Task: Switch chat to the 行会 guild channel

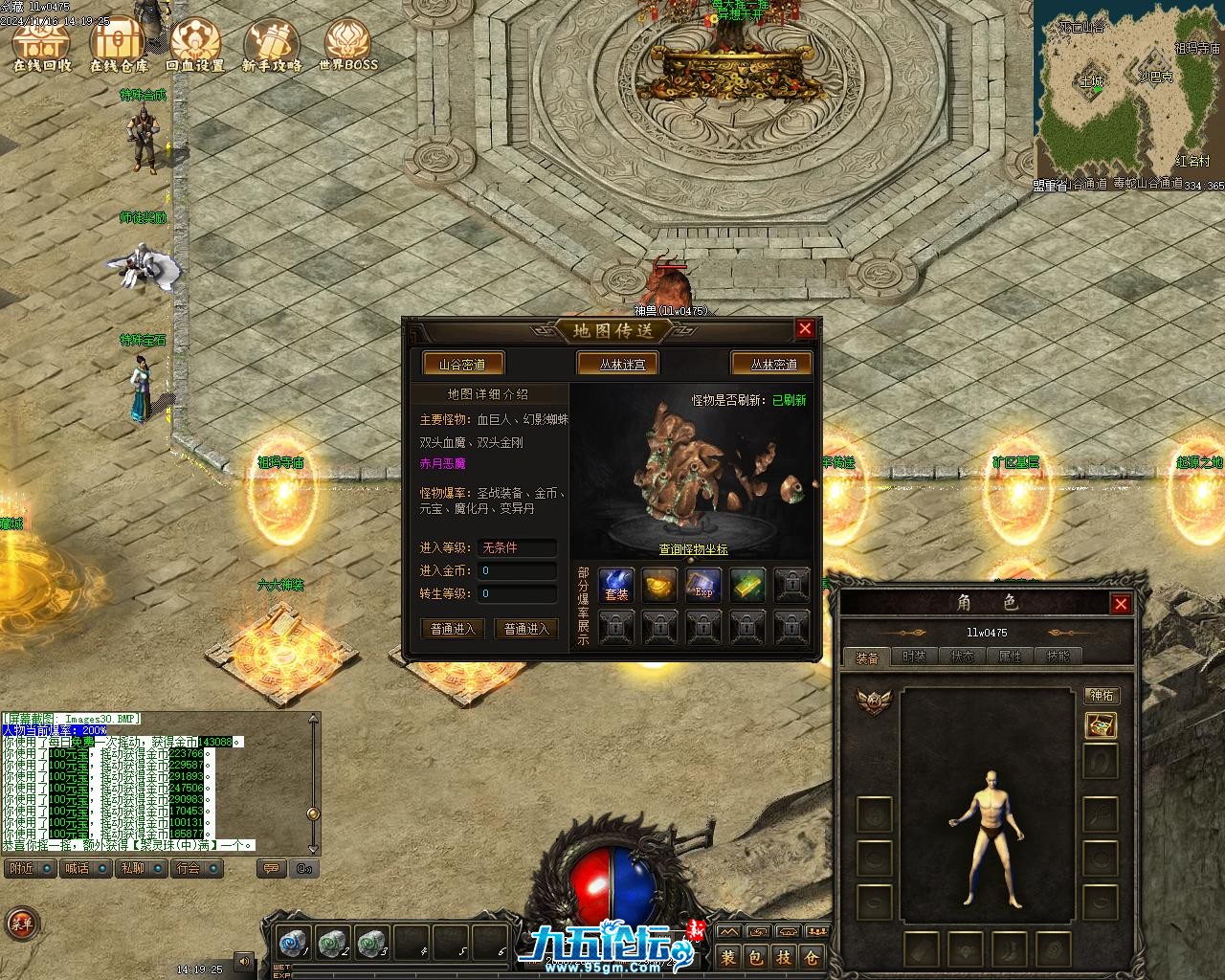Action: (x=189, y=868)
